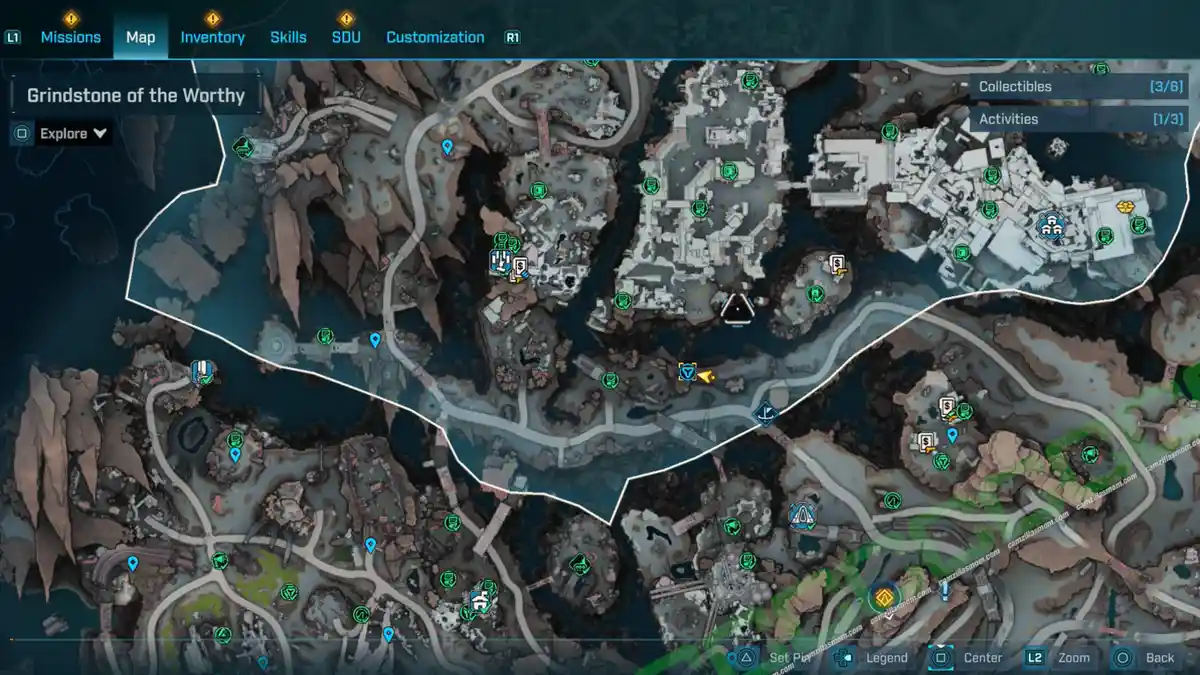This screenshot has width=1200, height=675.
Task: Select the blue warning triangle marker
Action: pos(802,516)
